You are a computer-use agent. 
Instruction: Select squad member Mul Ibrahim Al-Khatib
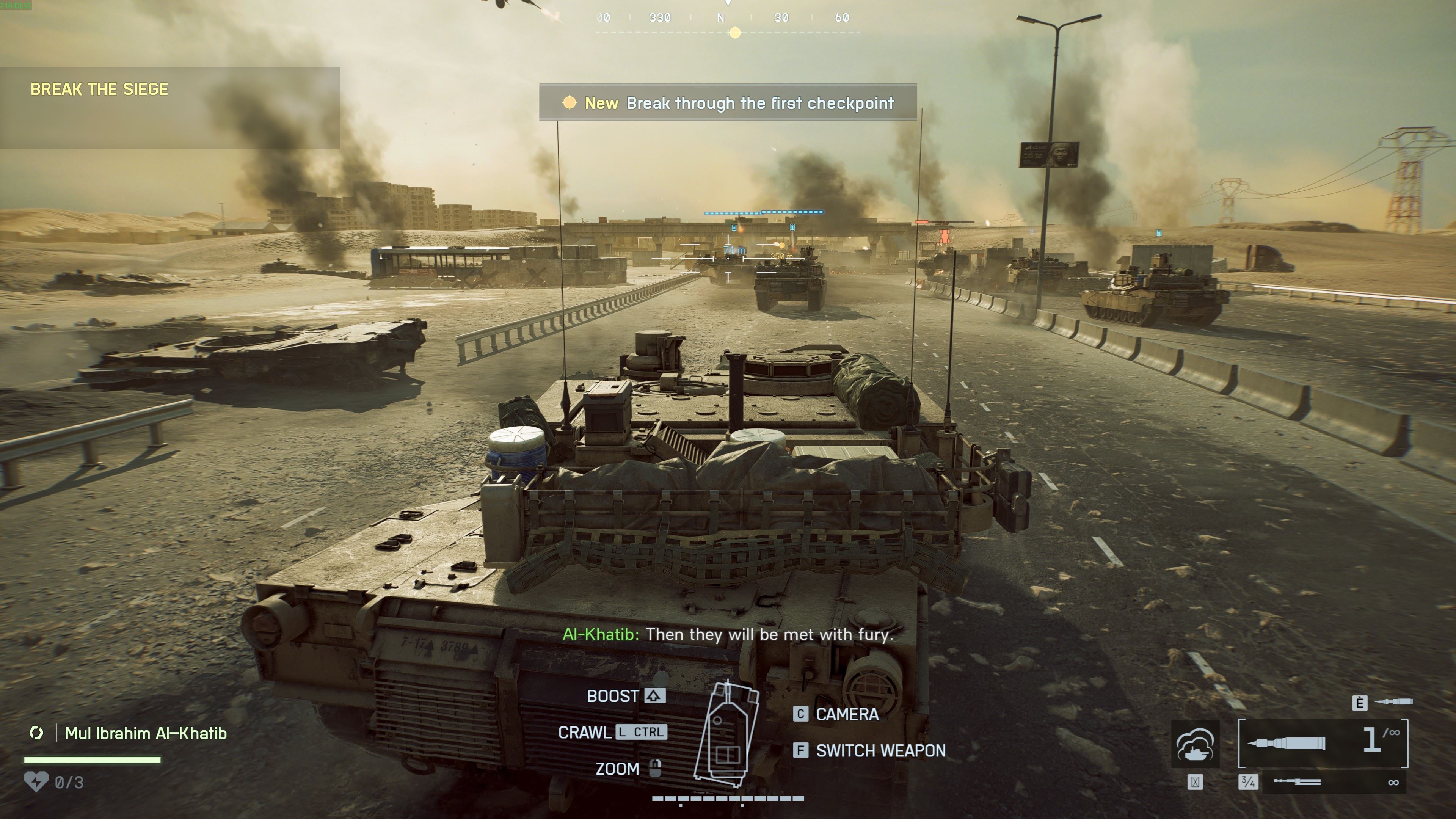146,733
